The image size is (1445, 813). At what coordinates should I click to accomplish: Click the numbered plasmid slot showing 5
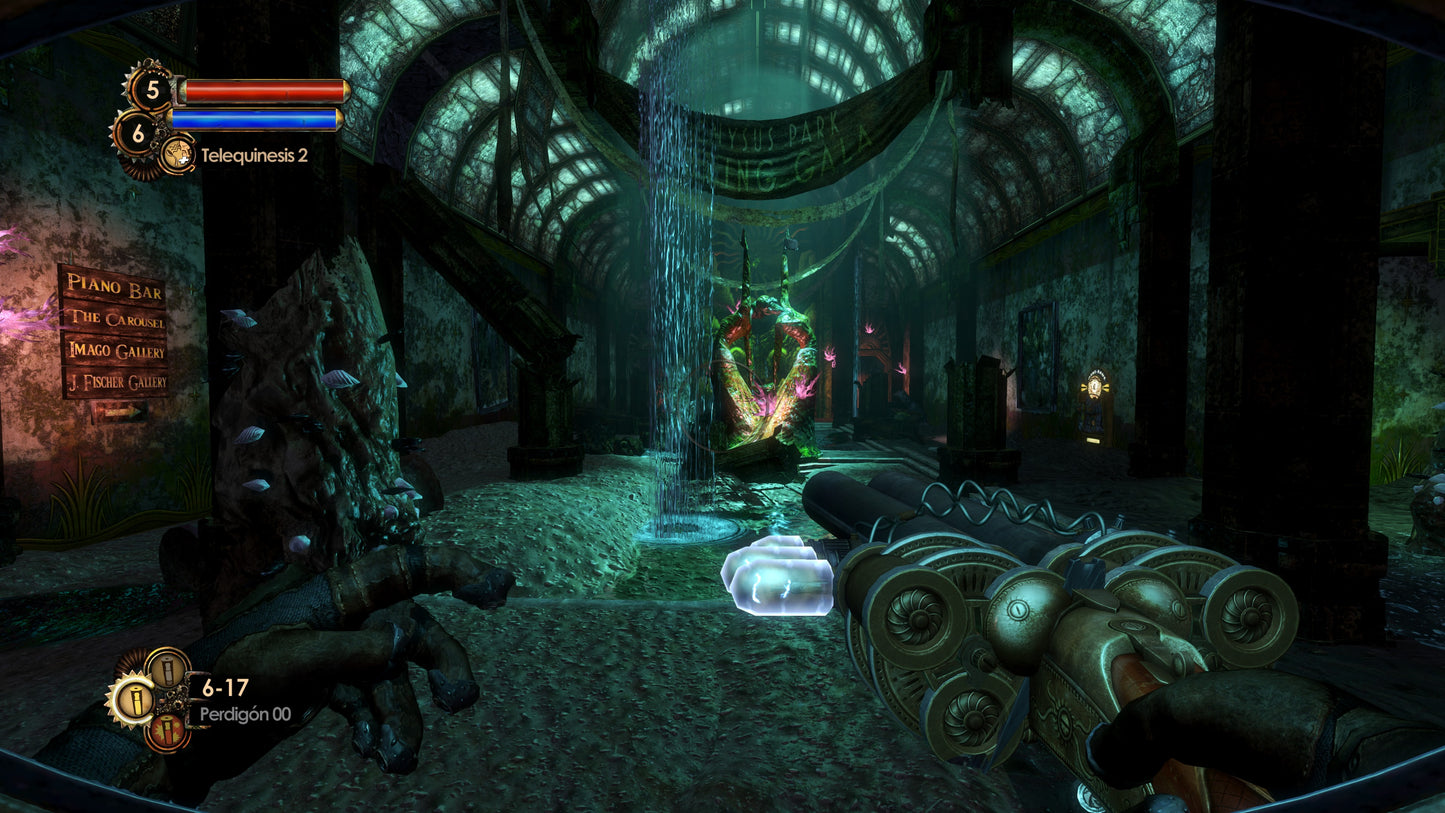[153, 90]
